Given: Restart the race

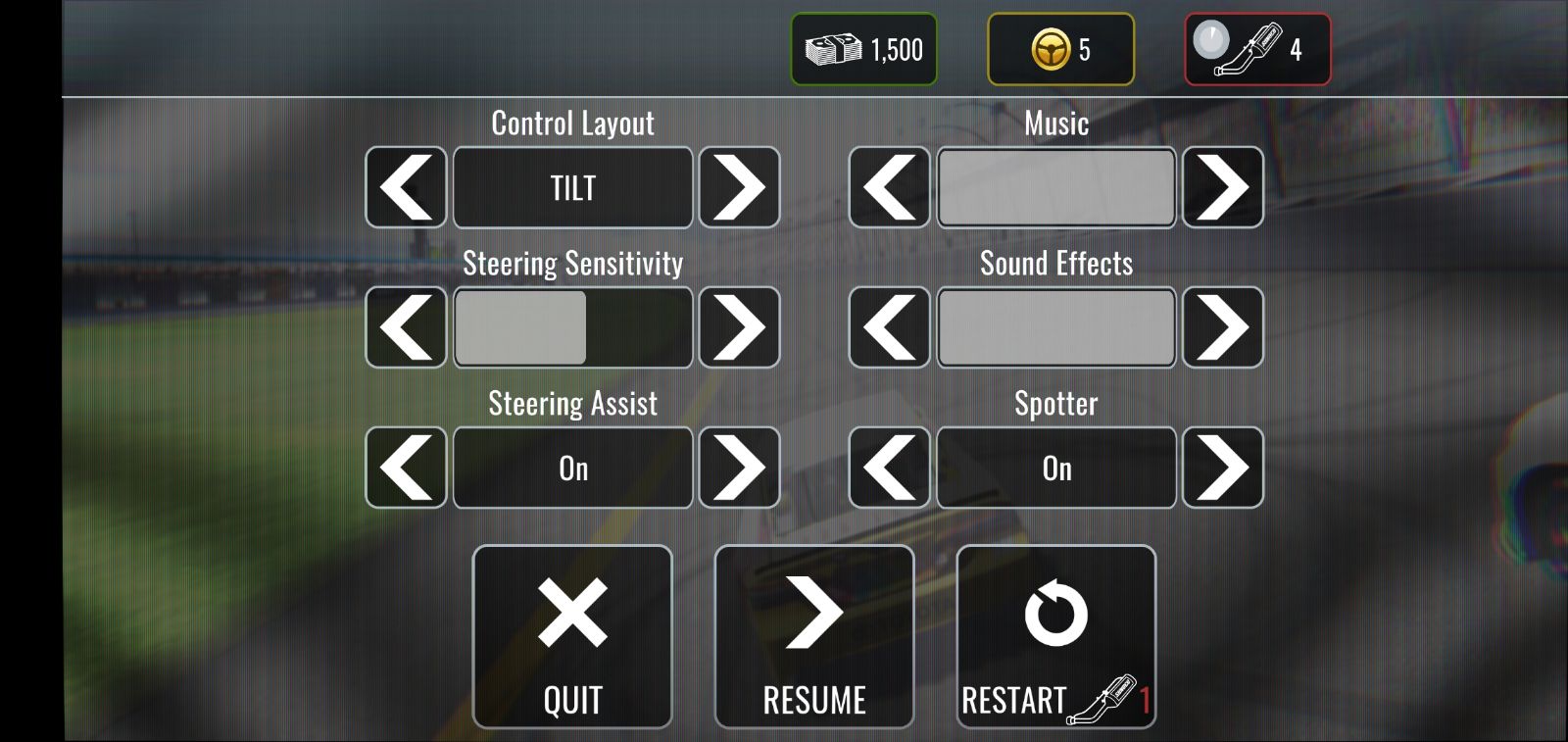Looking at the screenshot, I should coord(1055,636).
